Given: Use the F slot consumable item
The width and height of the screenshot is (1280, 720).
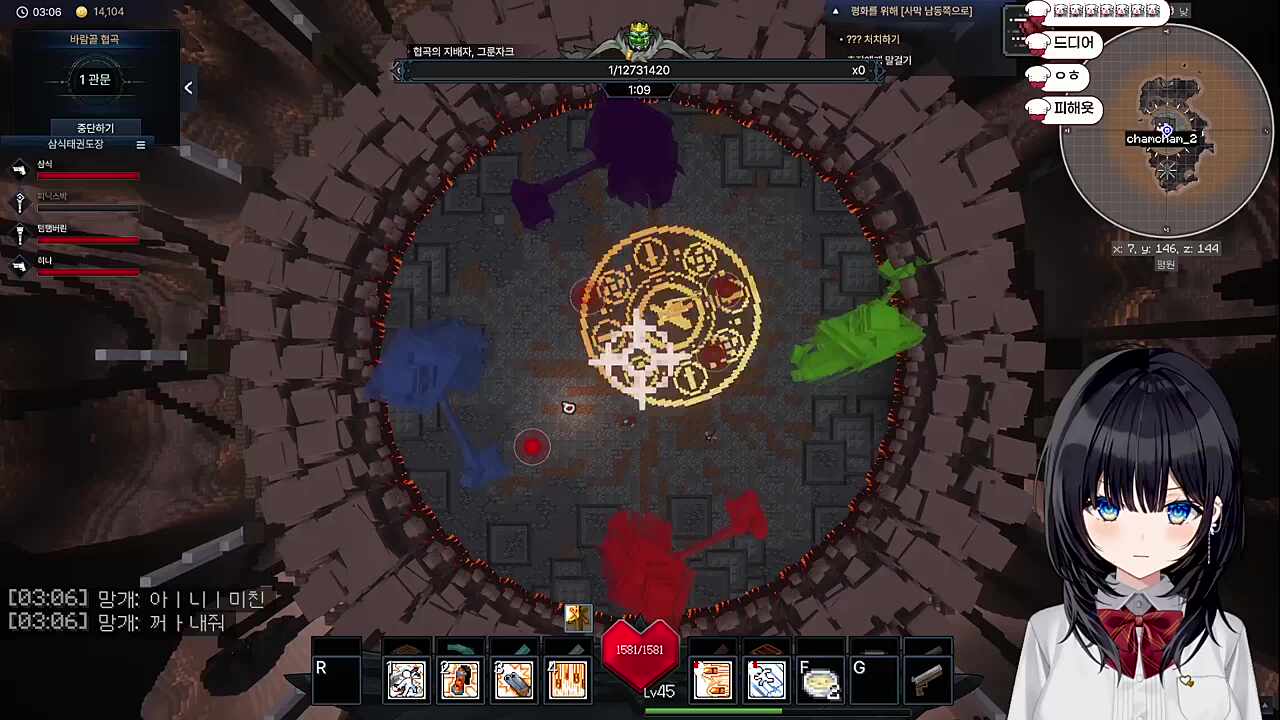Looking at the screenshot, I should (820, 680).
